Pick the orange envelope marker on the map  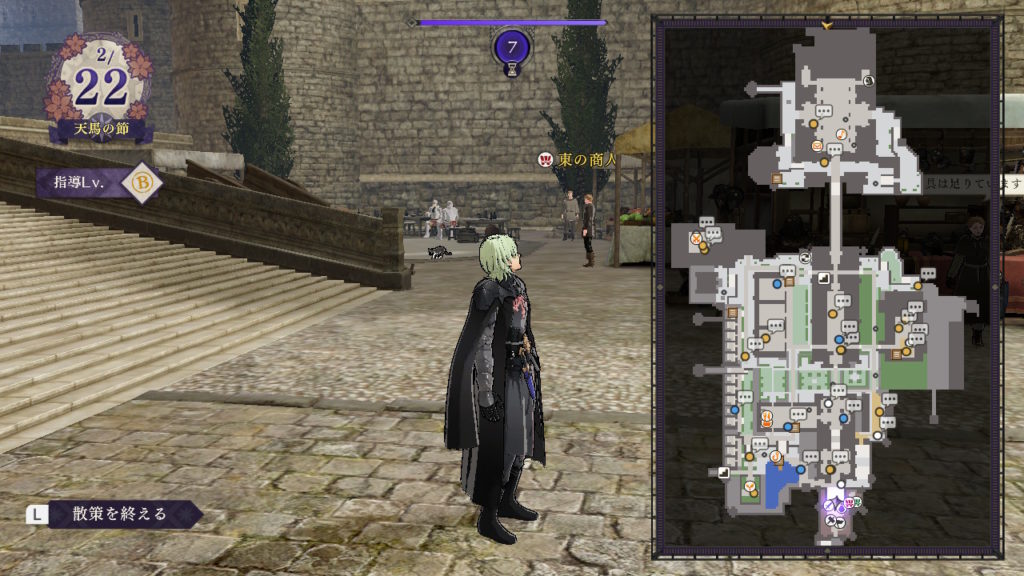click(817, 147)
